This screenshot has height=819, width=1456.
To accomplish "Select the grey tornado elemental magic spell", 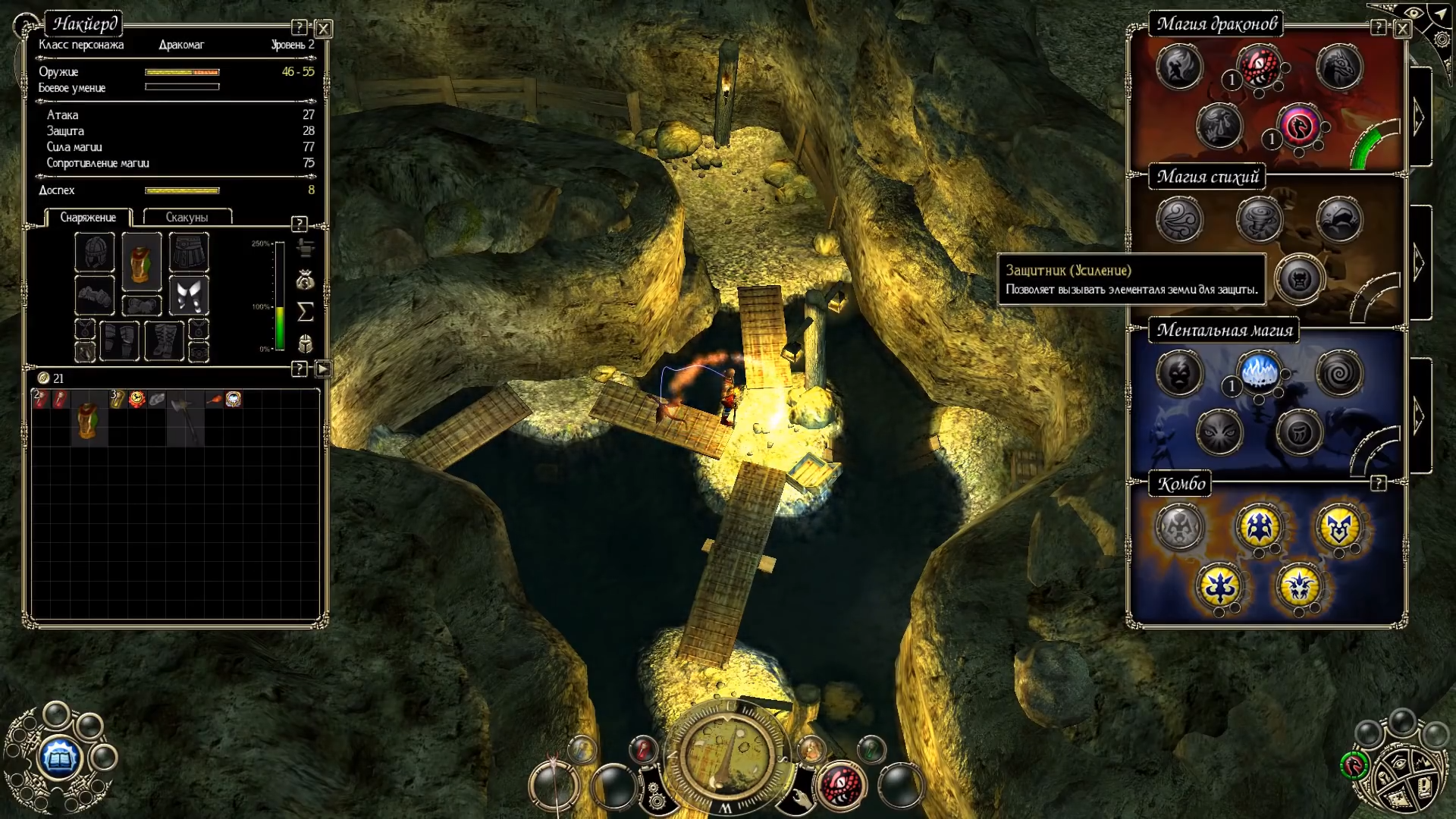I will tap(1259, 220).
